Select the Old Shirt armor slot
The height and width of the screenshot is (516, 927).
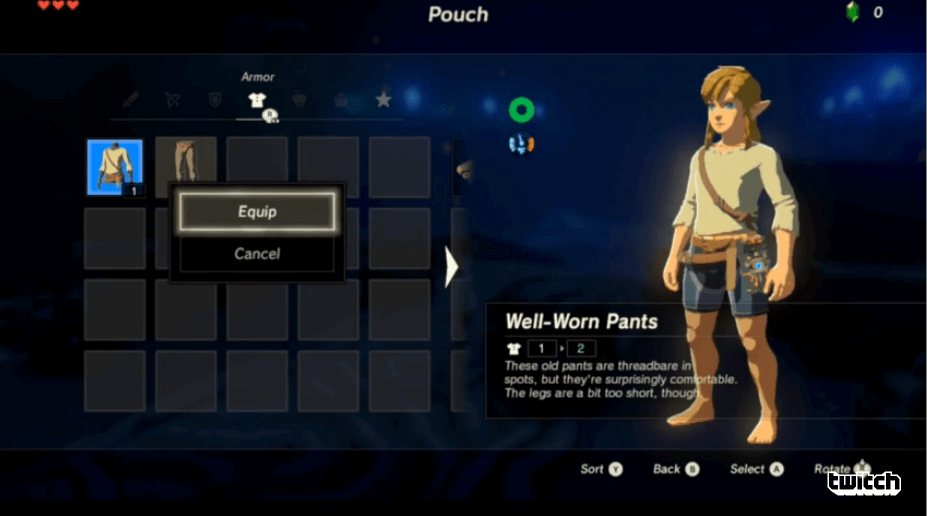coord(115,167)
